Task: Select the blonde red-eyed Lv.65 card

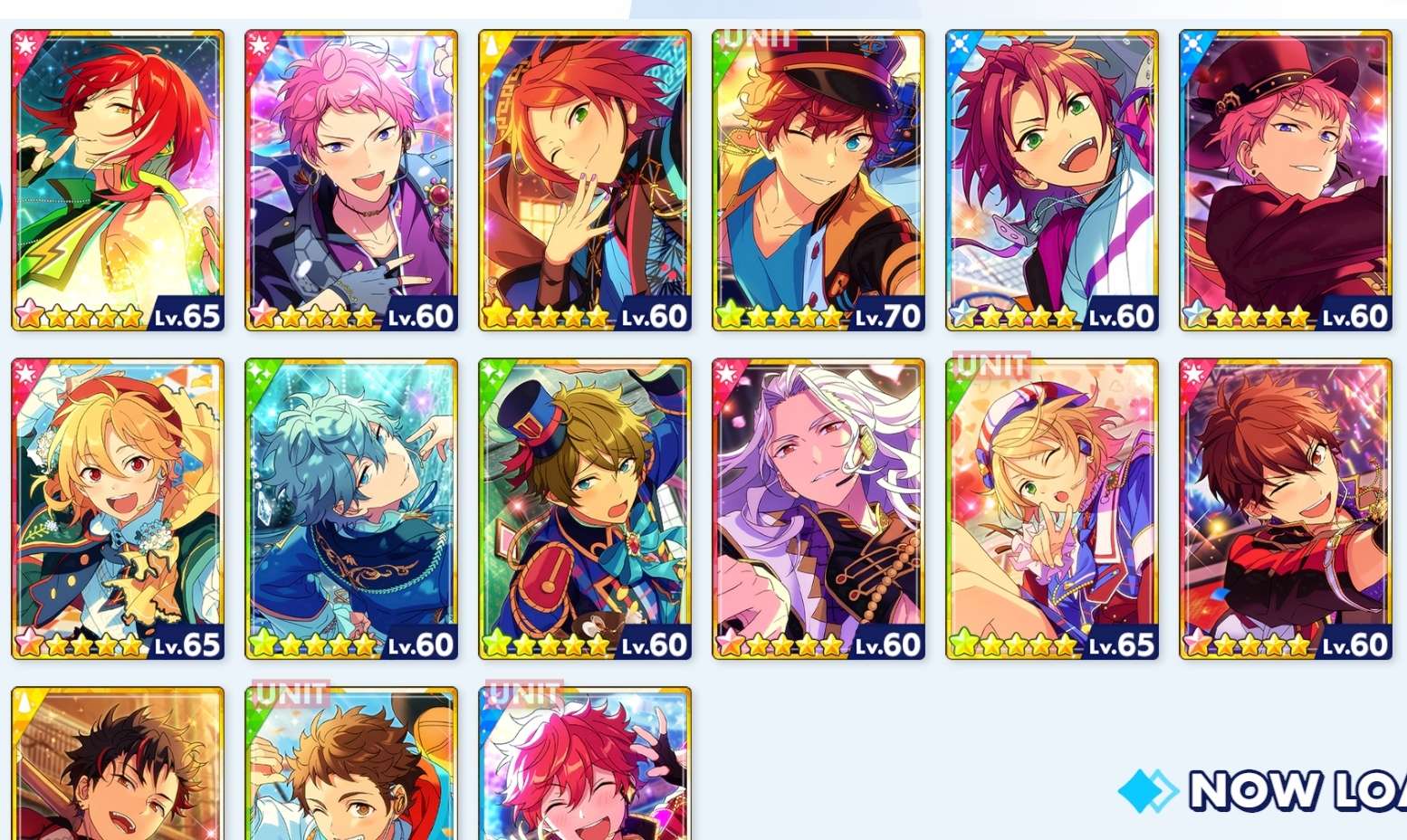Action: coord(117,507)
